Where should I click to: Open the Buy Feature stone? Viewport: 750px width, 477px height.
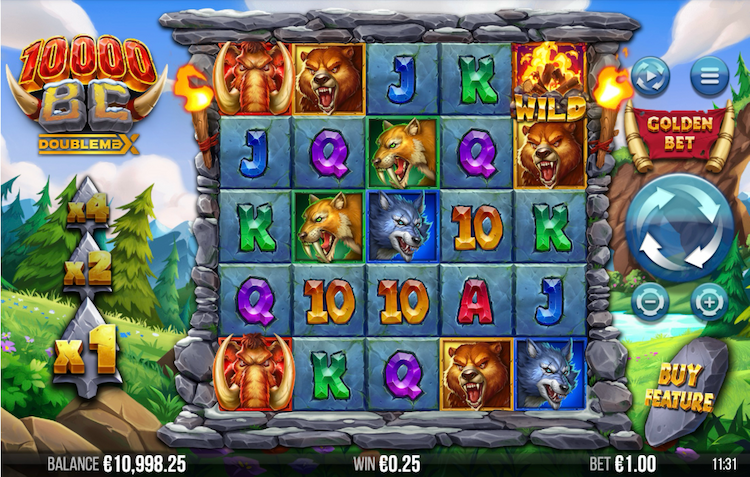[x=685, y=390]
